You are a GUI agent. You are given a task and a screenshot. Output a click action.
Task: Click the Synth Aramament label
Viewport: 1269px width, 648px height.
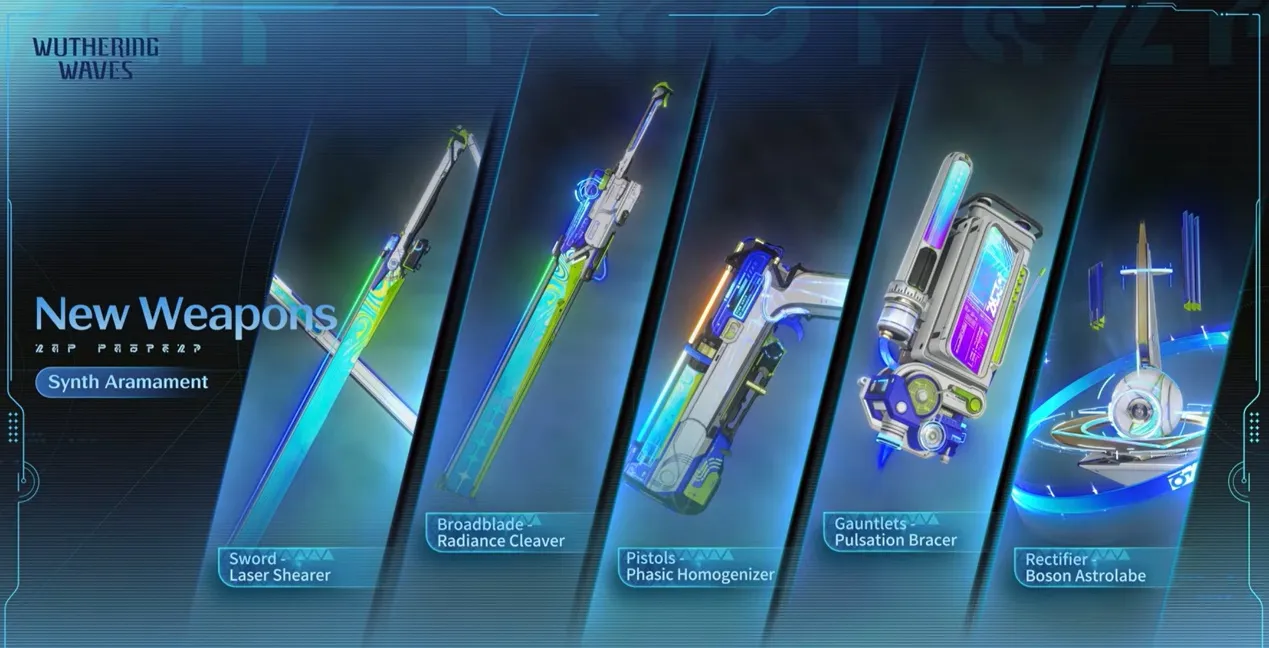[128, 382]
